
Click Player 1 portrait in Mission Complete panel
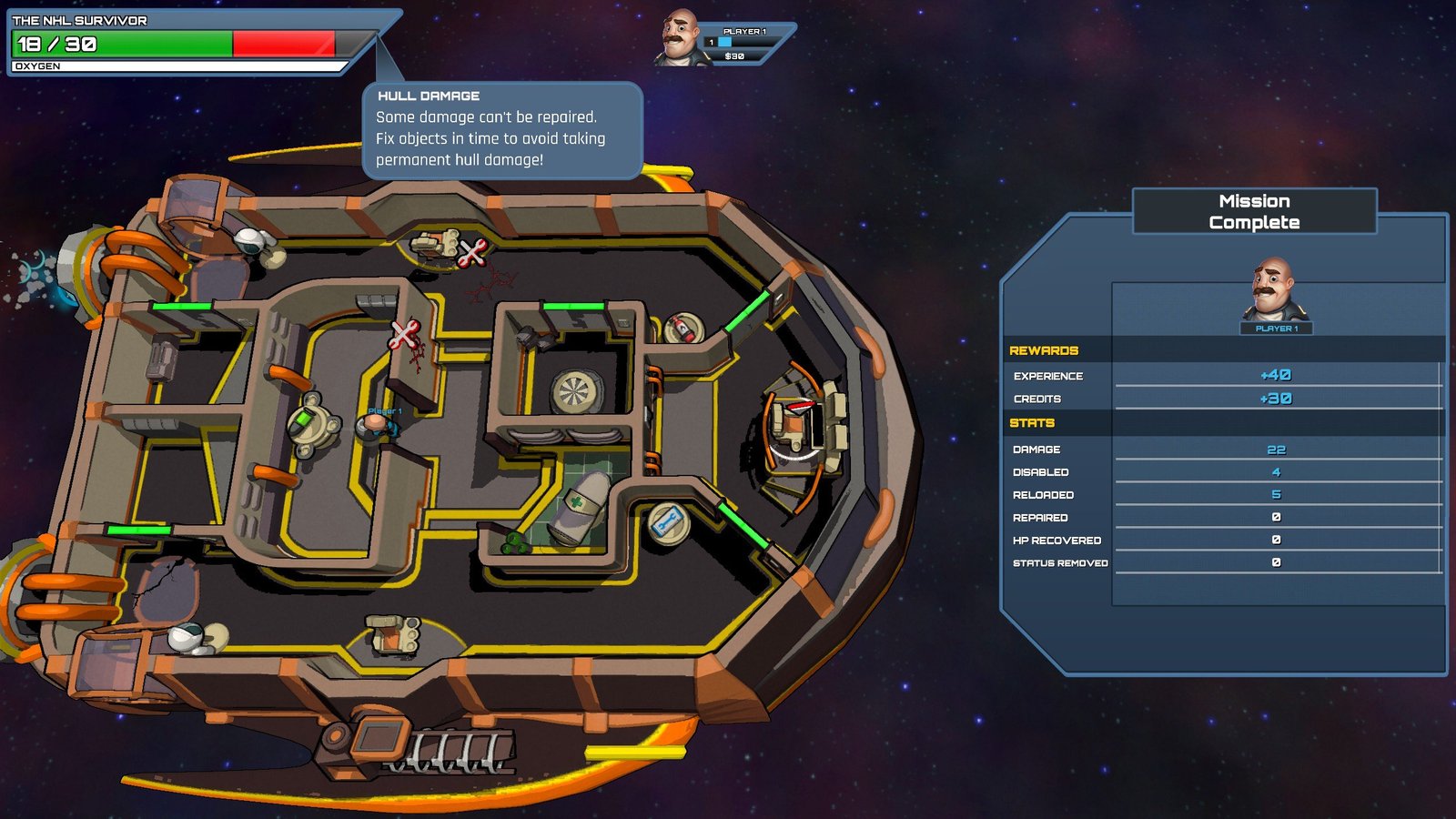(1275, 291)
